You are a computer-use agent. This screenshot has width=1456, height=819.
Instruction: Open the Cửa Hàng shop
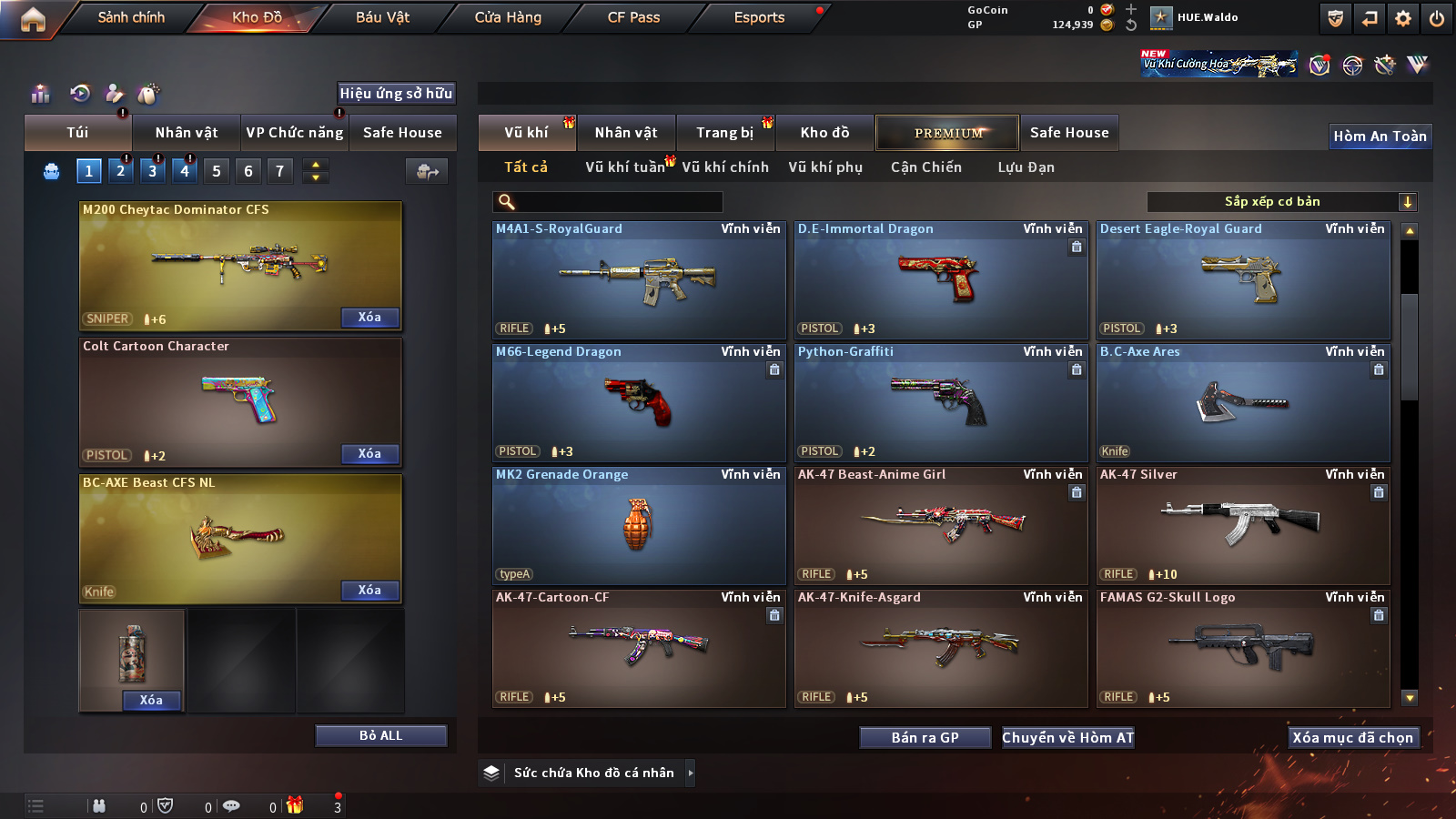tap(508, 17)
